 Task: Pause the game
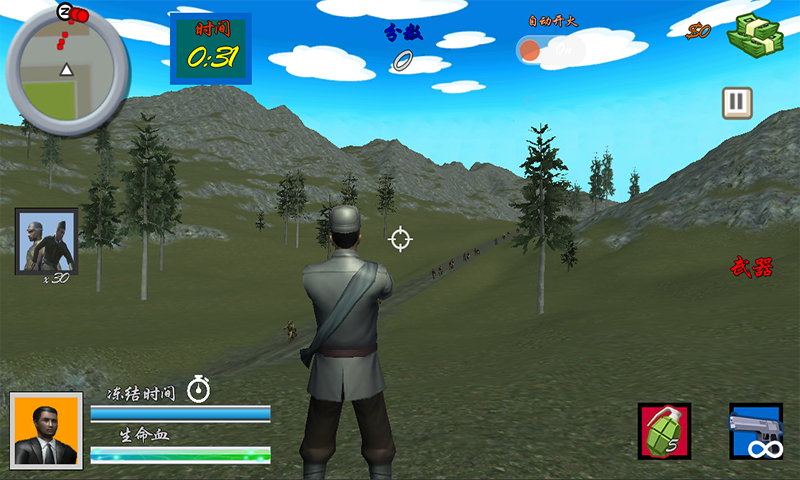(737, 103)
